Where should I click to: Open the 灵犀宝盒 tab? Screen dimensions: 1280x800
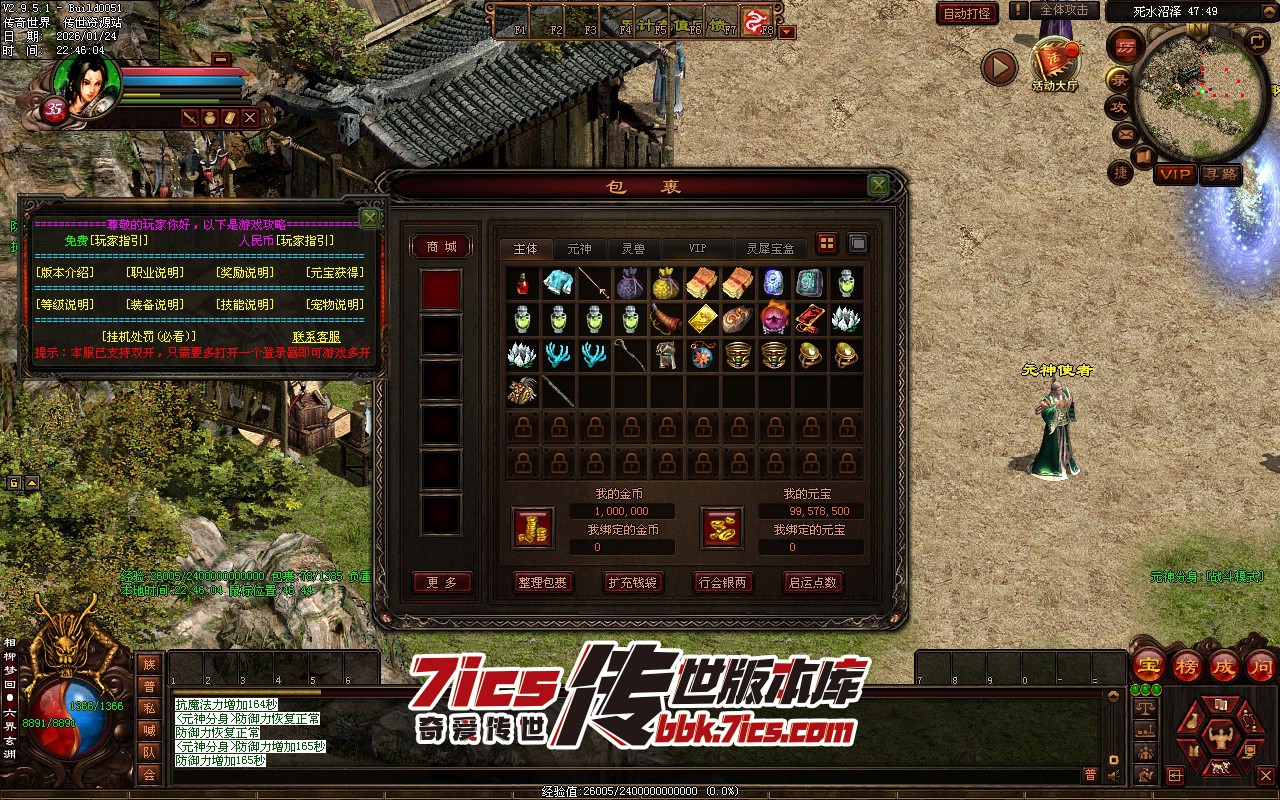pyautogui.click(x=771, y=248)
